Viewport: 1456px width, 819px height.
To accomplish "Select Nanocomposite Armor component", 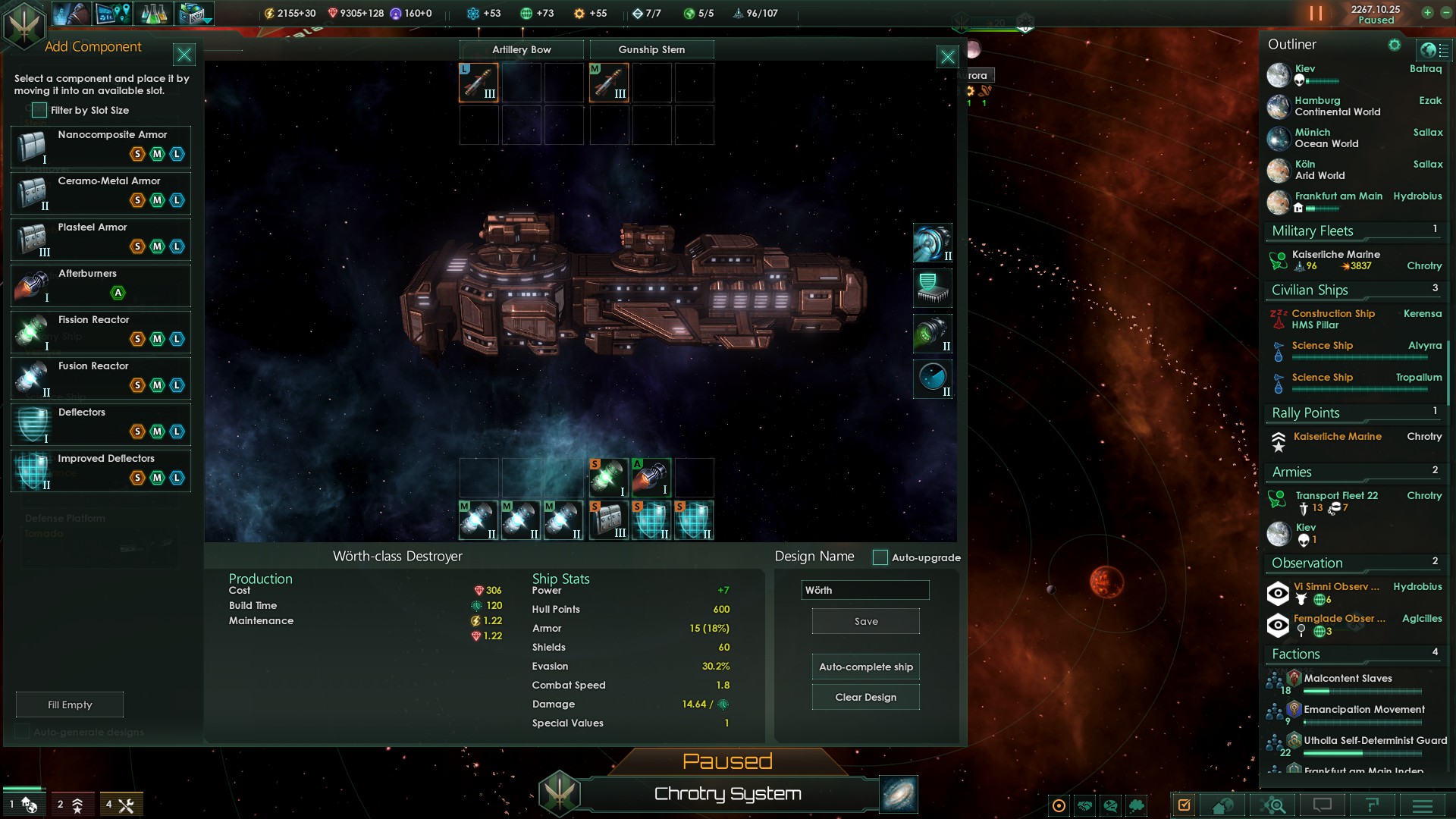I will click(x=101, y=146).
